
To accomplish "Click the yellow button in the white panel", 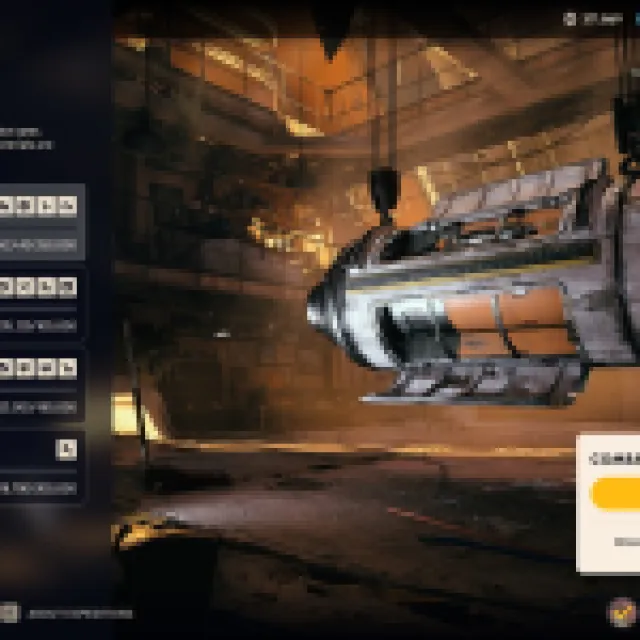I will pyautogui.click(x=616, y=494).
